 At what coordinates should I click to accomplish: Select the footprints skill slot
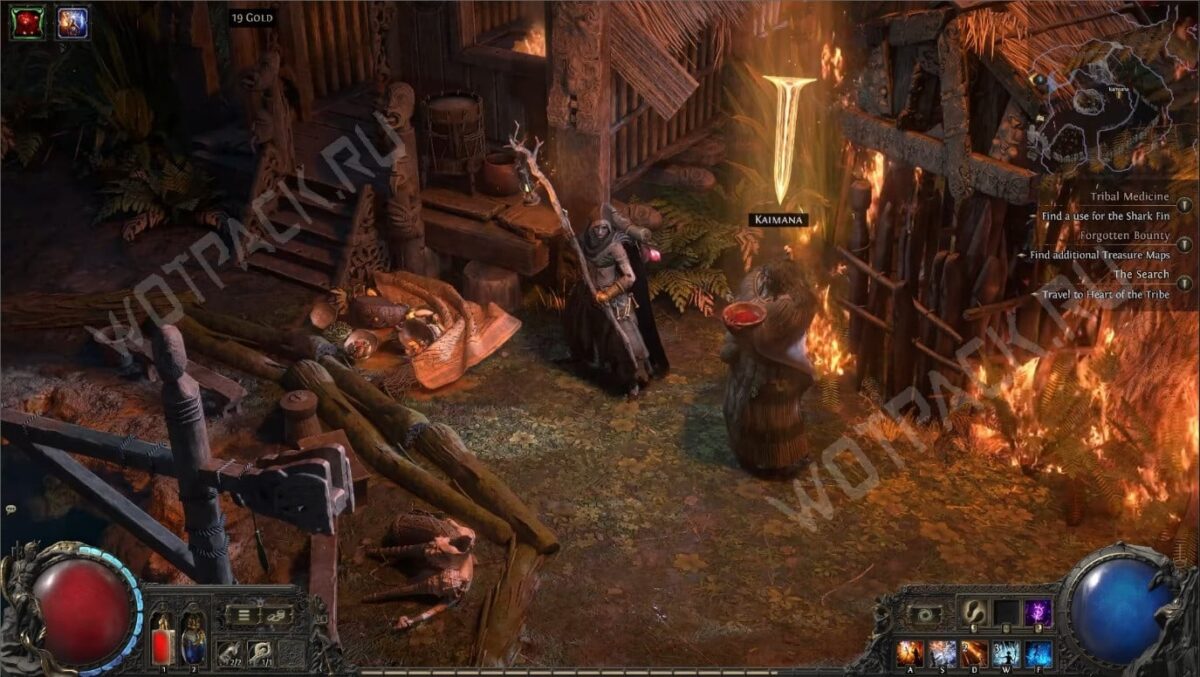point(974,612)
